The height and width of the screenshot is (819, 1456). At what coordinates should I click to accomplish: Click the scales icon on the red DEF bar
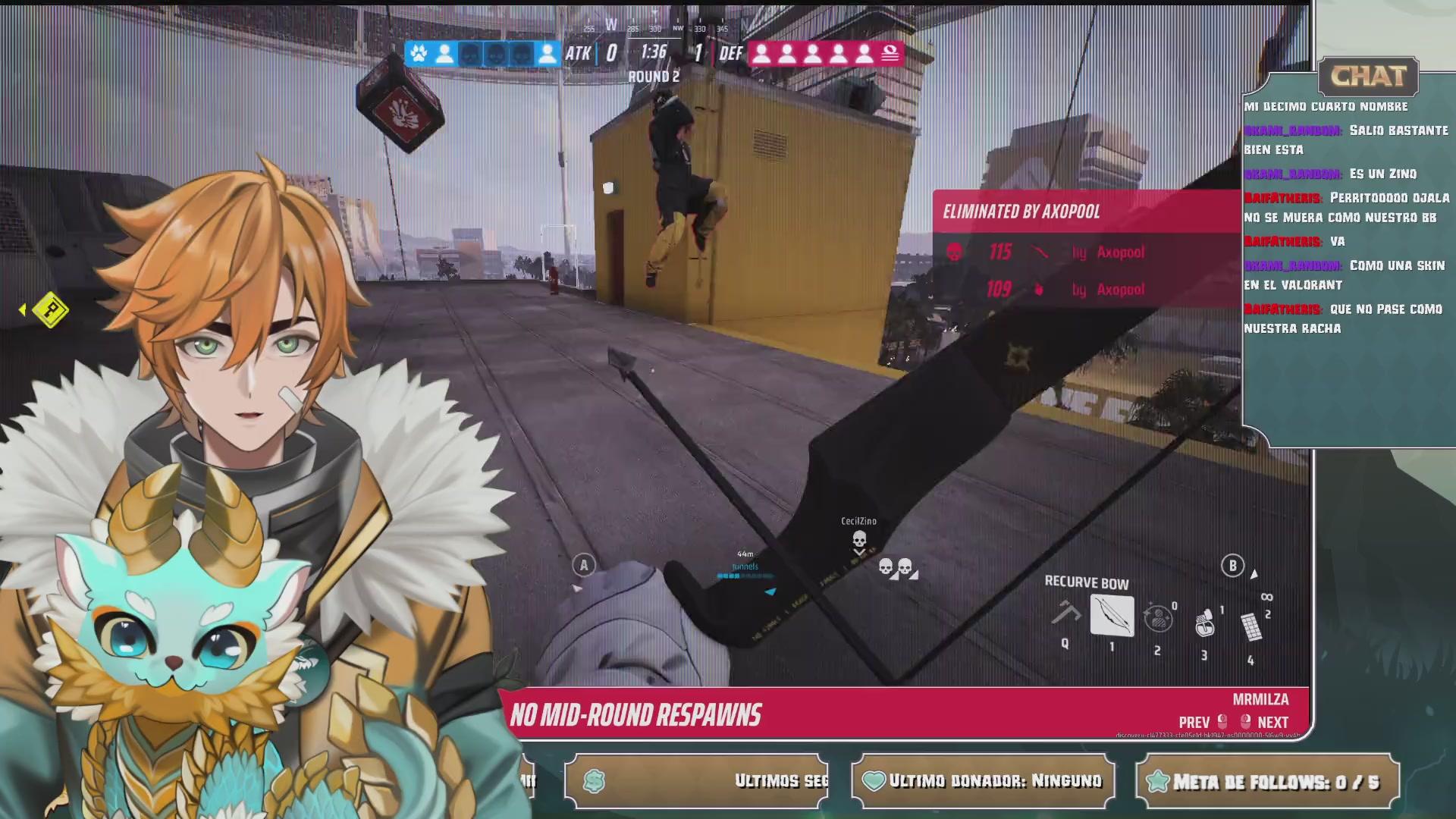point(890,52)
